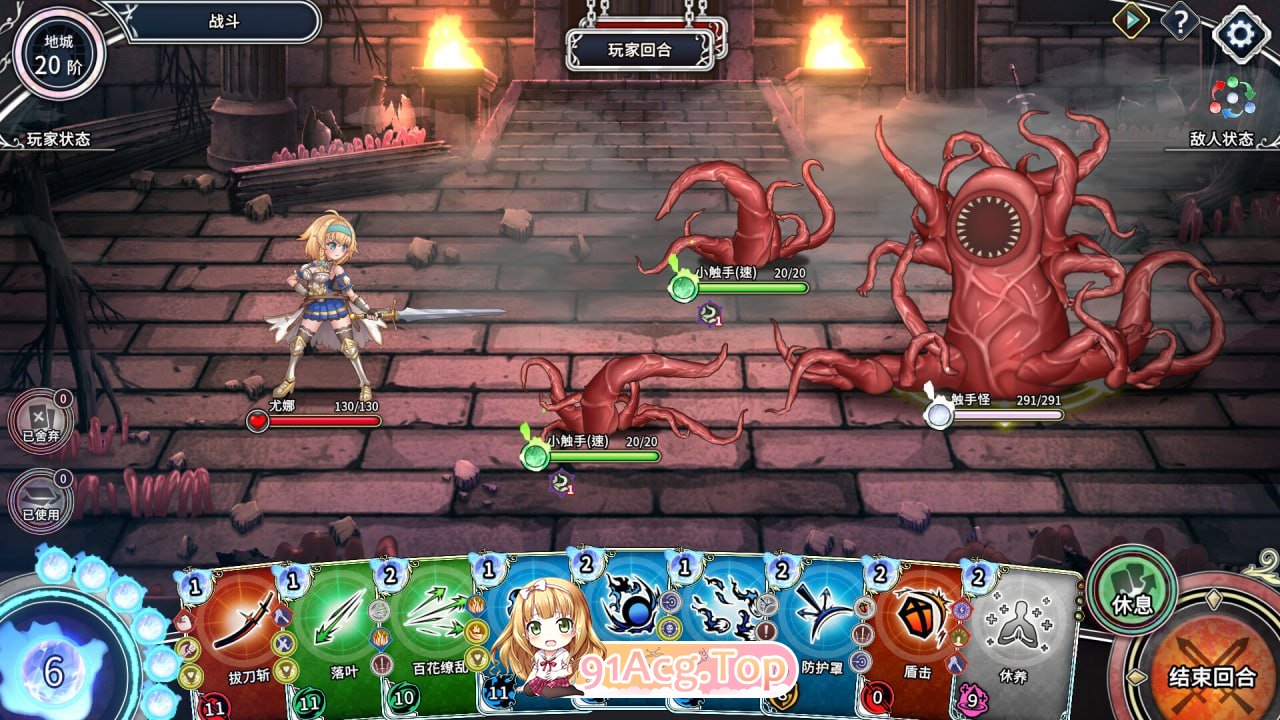Click the 玩家回合 hanging sign

tap(640, 50)
